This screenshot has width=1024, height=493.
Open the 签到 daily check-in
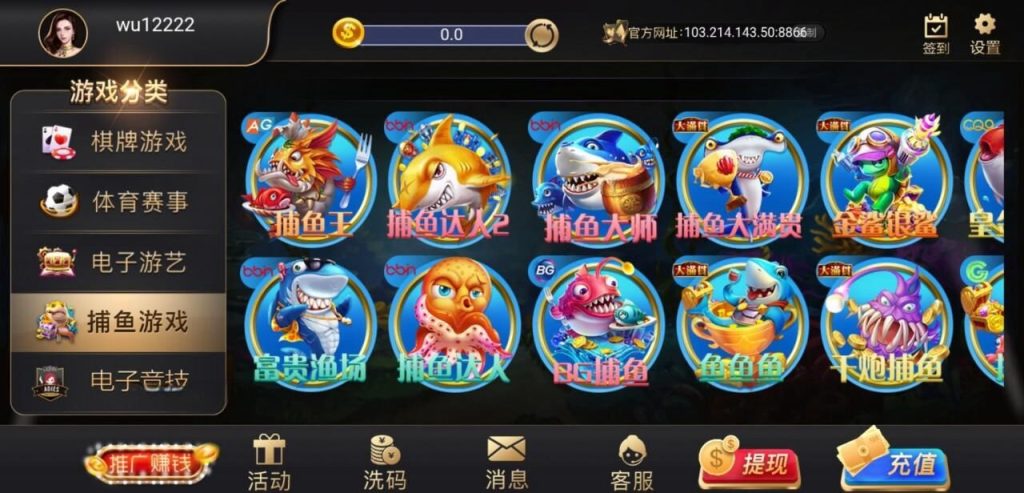935,34
